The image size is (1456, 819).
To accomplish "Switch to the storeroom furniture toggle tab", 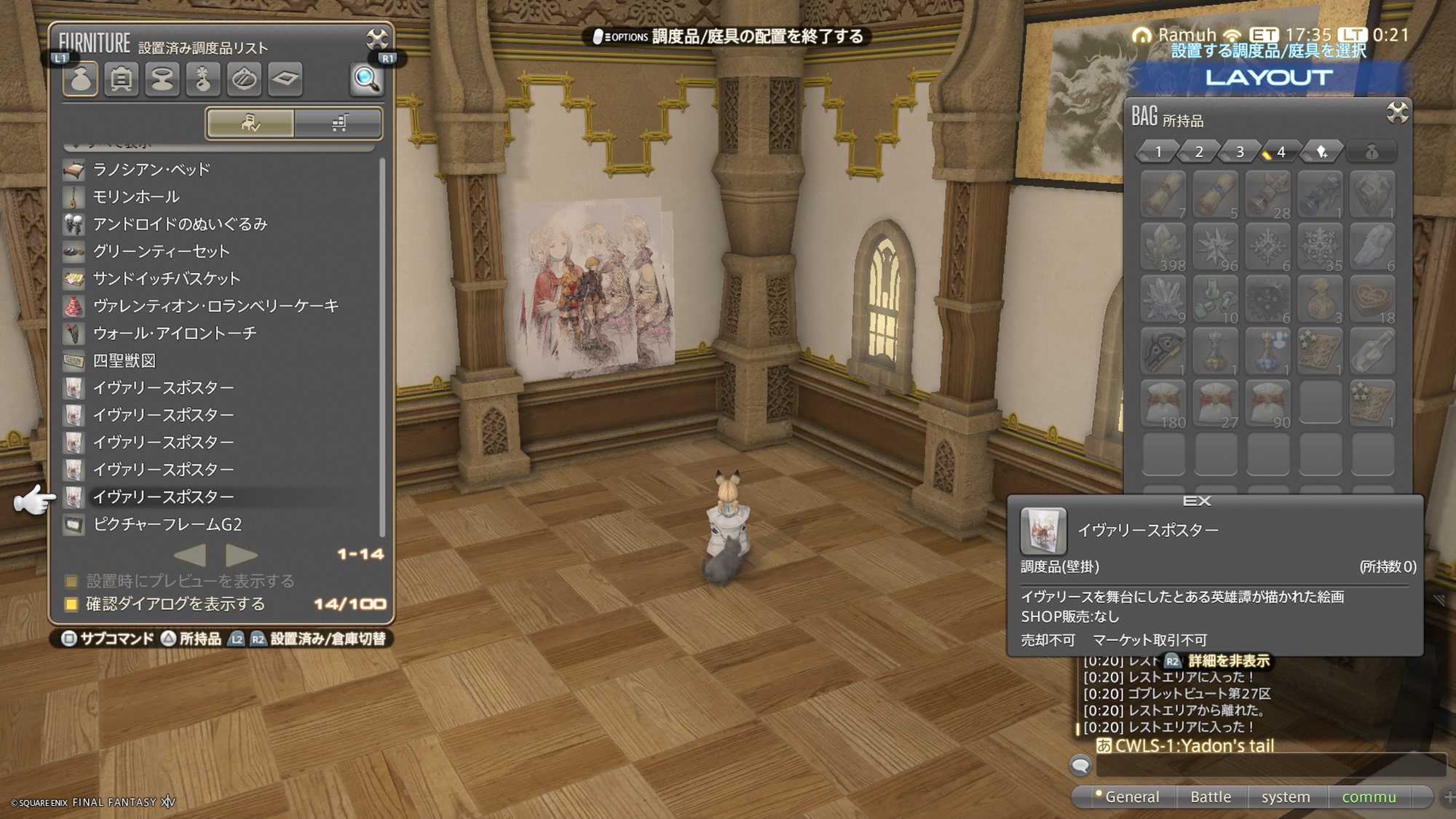I will [x=339, y=123].
